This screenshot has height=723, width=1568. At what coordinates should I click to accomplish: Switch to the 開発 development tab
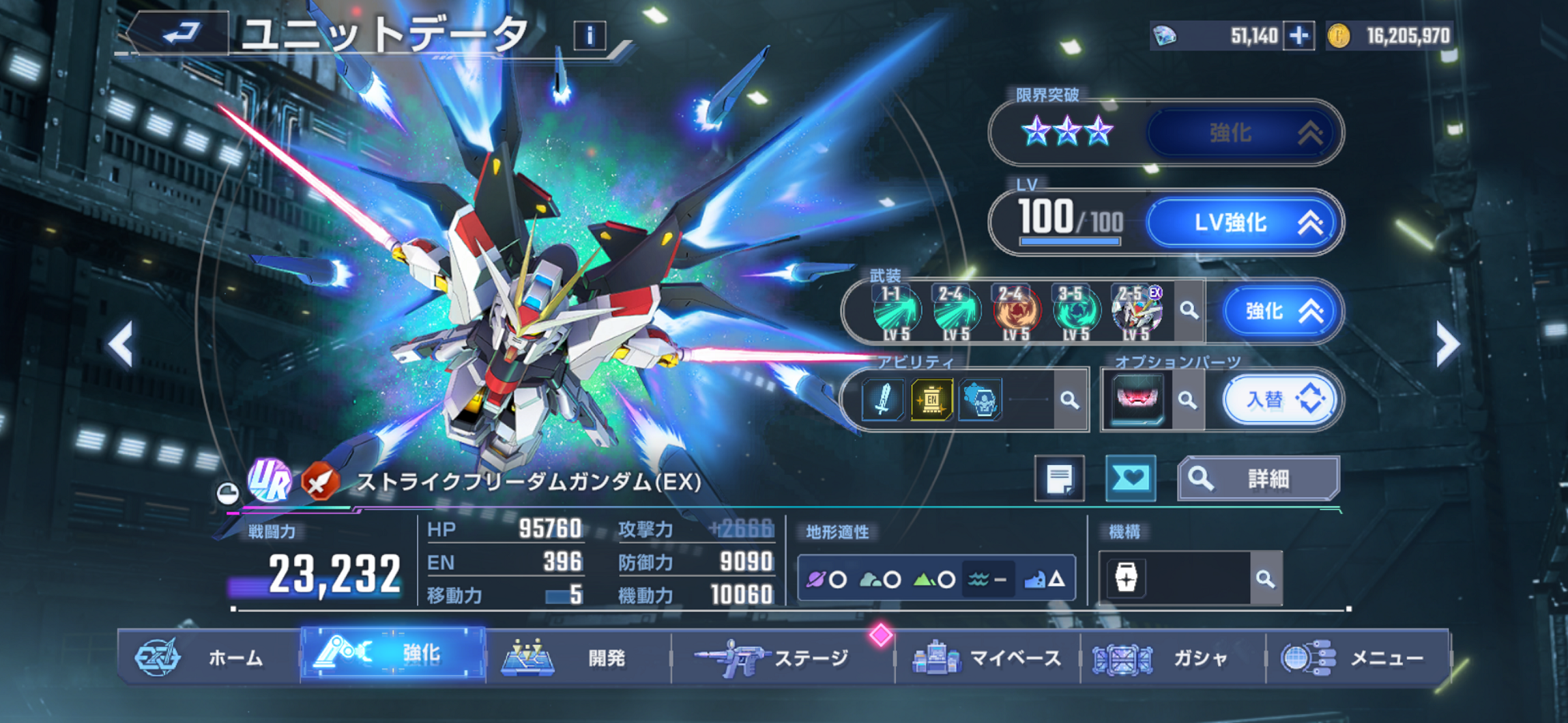click(x=578, y=658)
